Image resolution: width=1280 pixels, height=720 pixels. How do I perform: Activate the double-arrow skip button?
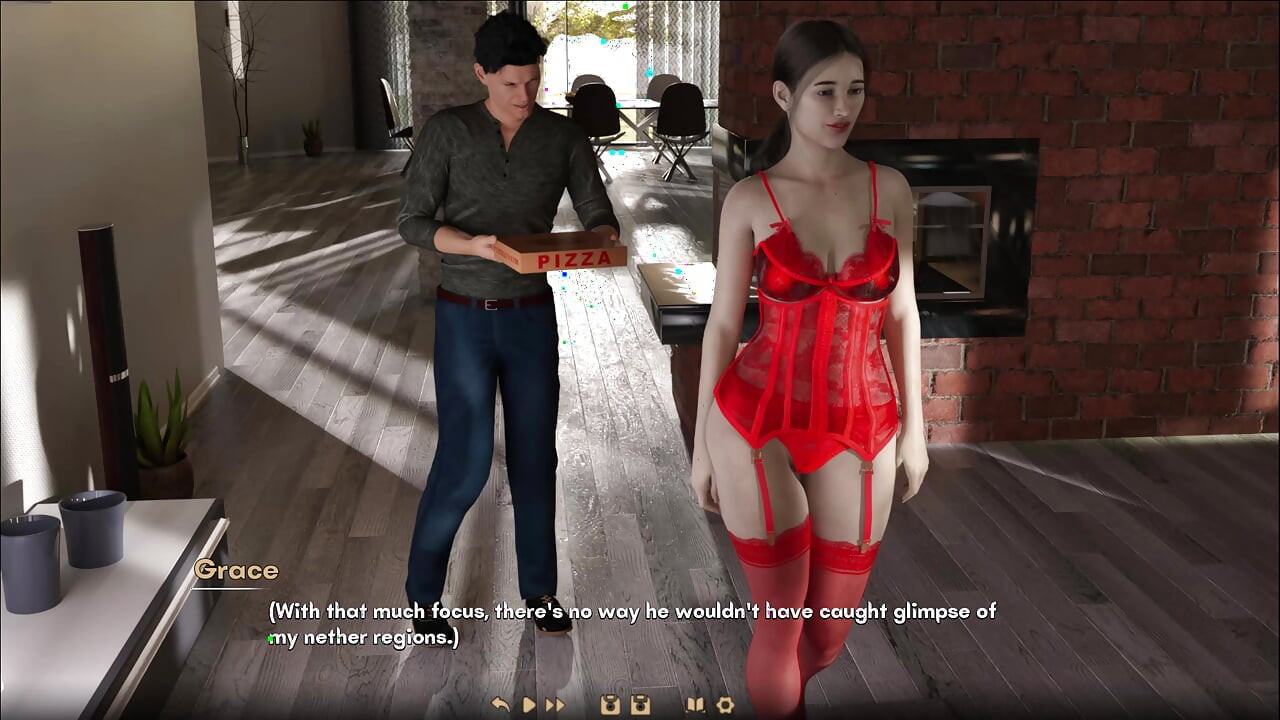point(555,705)
